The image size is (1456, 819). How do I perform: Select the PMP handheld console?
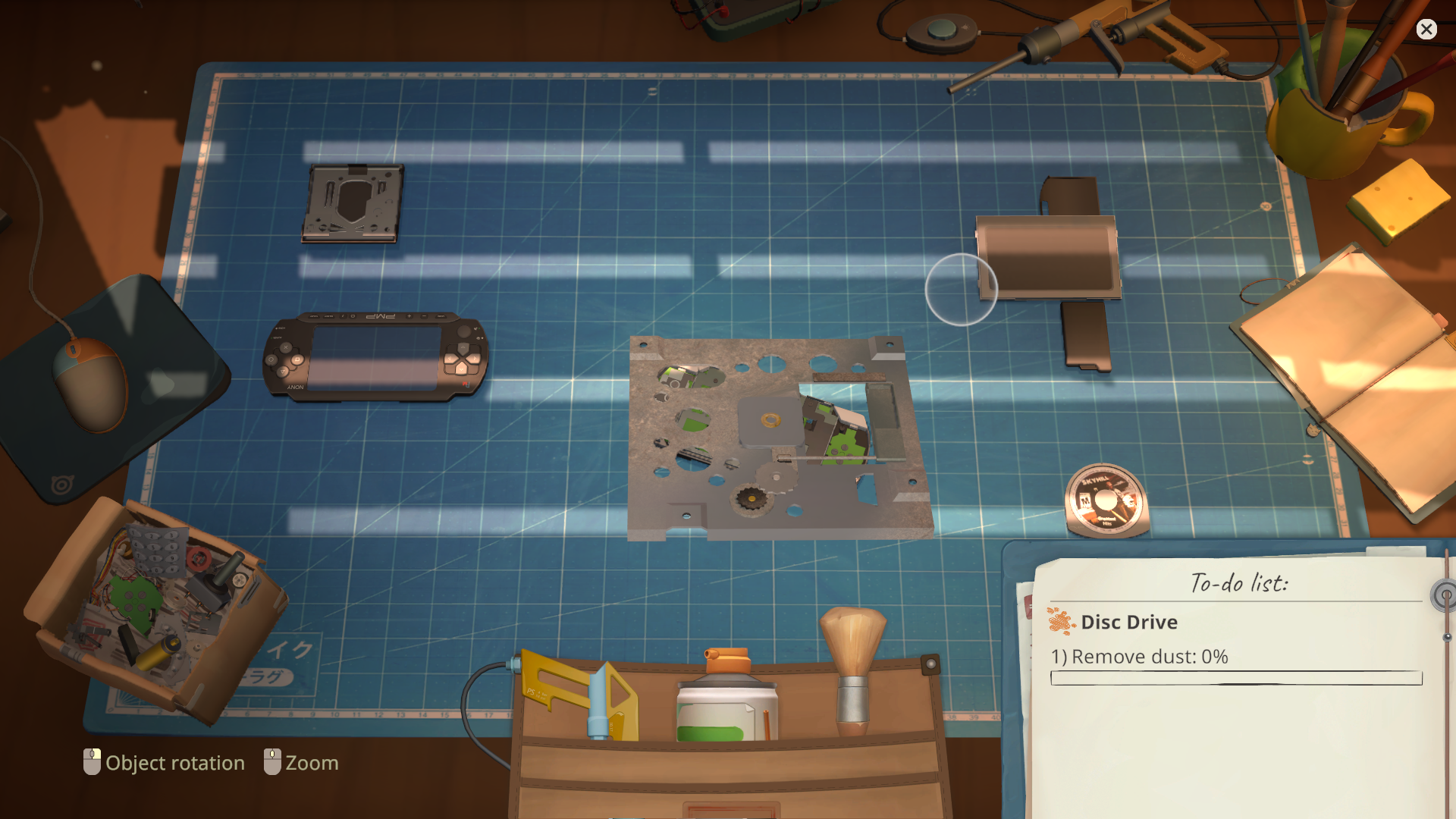click(x=375, y=355)
